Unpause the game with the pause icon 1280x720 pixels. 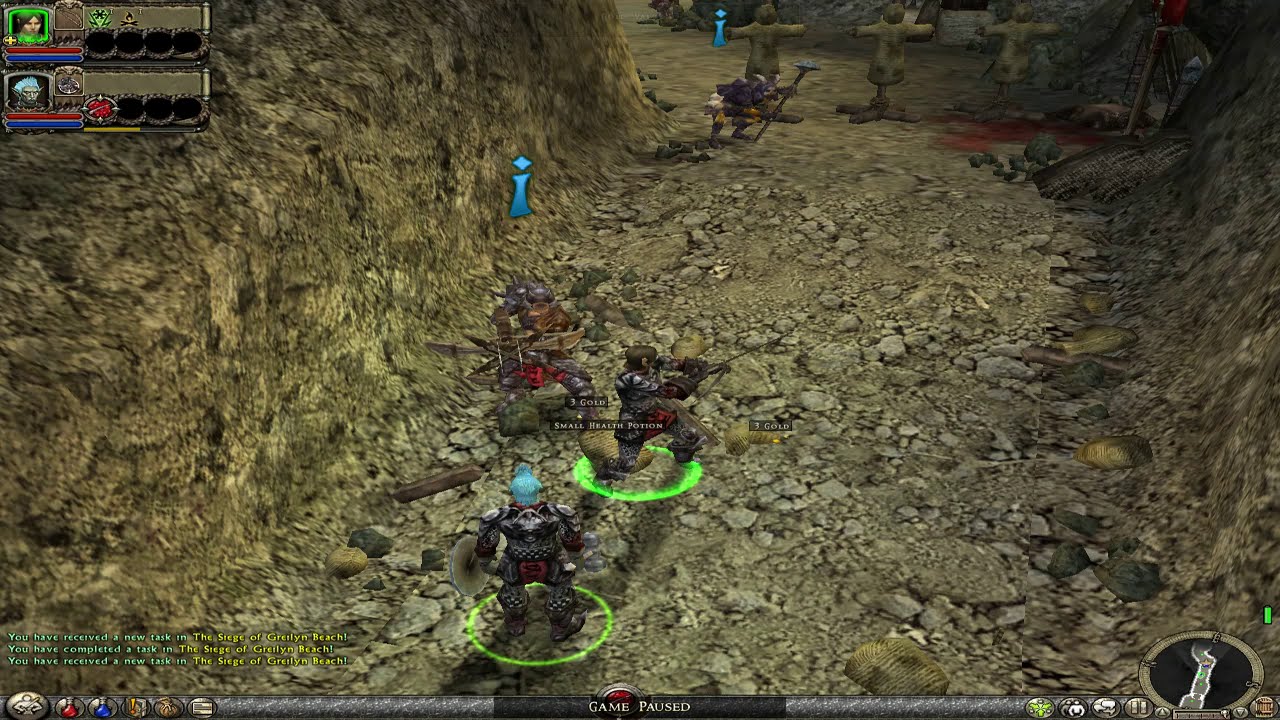(1138, 706)
